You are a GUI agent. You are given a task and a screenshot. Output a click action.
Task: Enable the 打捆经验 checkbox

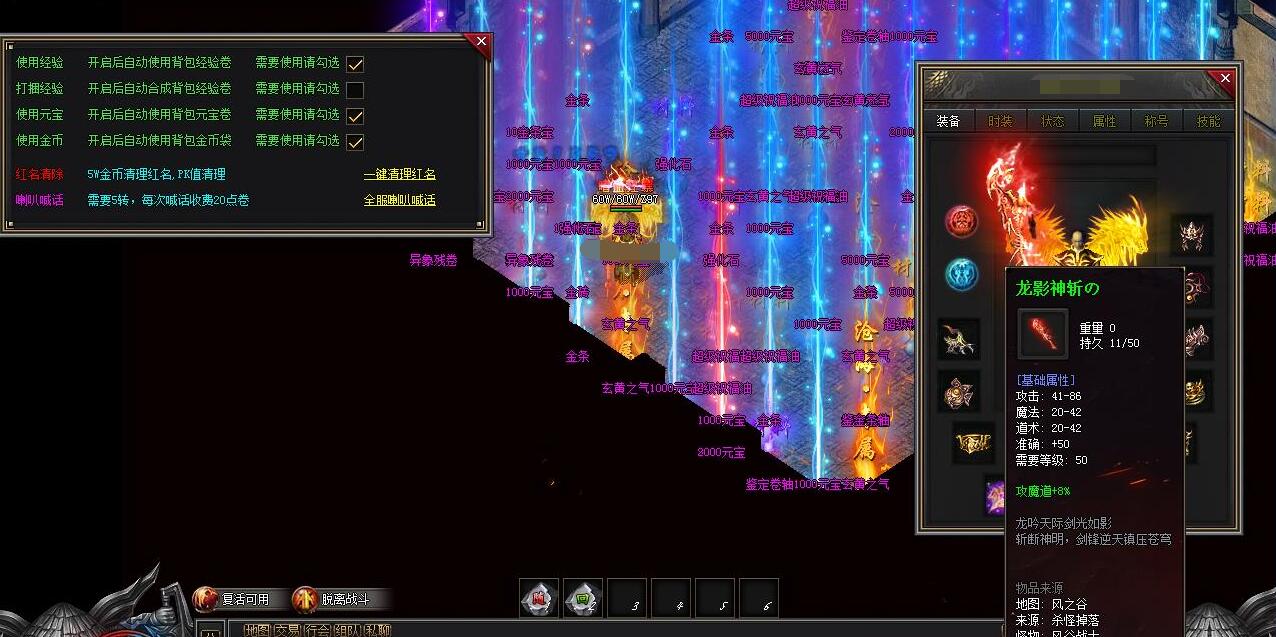pos(355,89)
